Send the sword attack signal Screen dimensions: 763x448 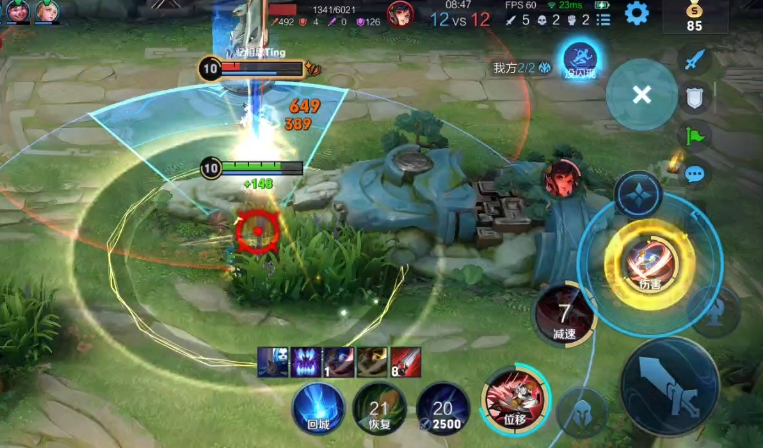pos(693,59)
